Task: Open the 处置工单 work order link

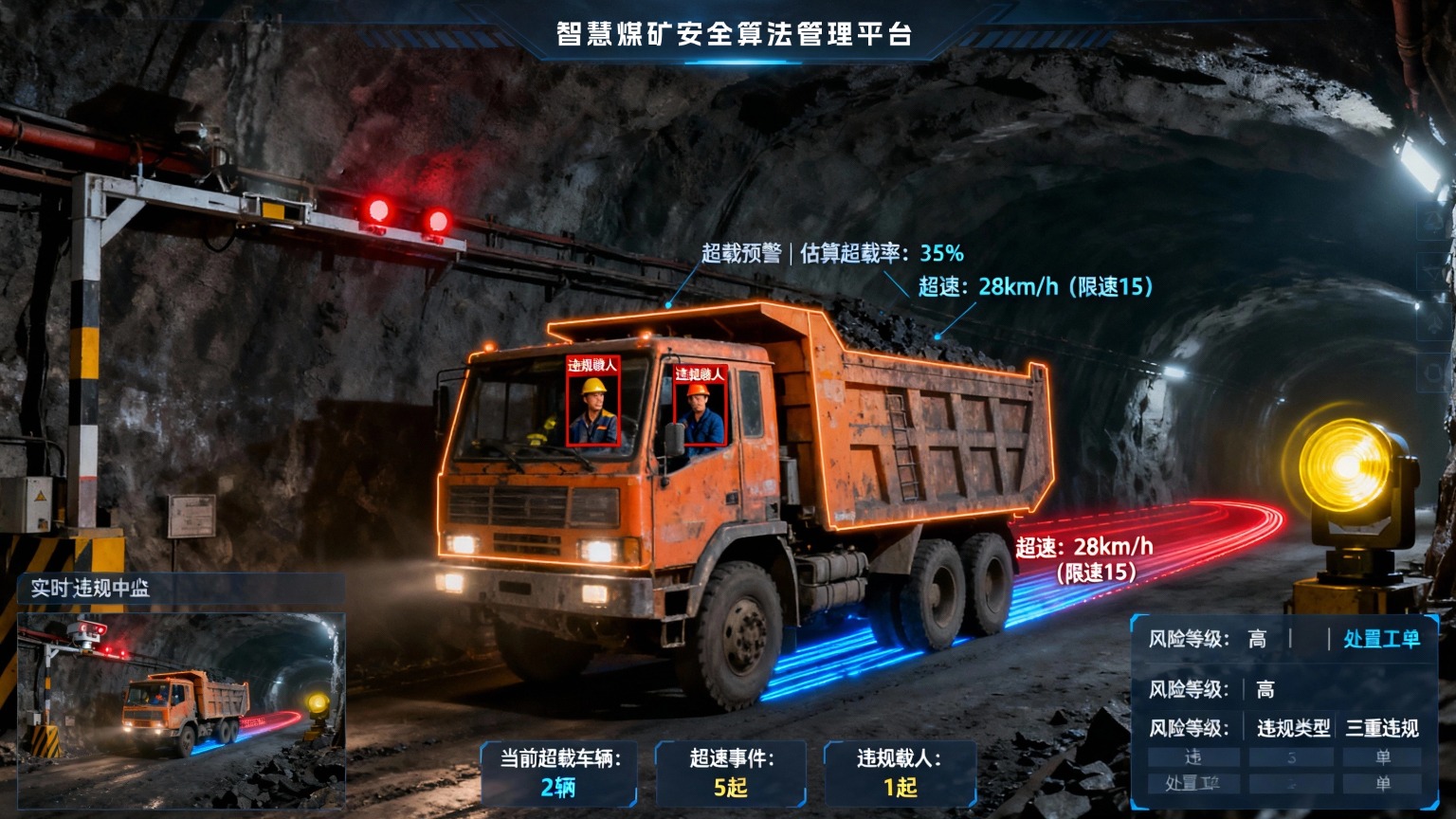Action: [x=1381, y=639]
